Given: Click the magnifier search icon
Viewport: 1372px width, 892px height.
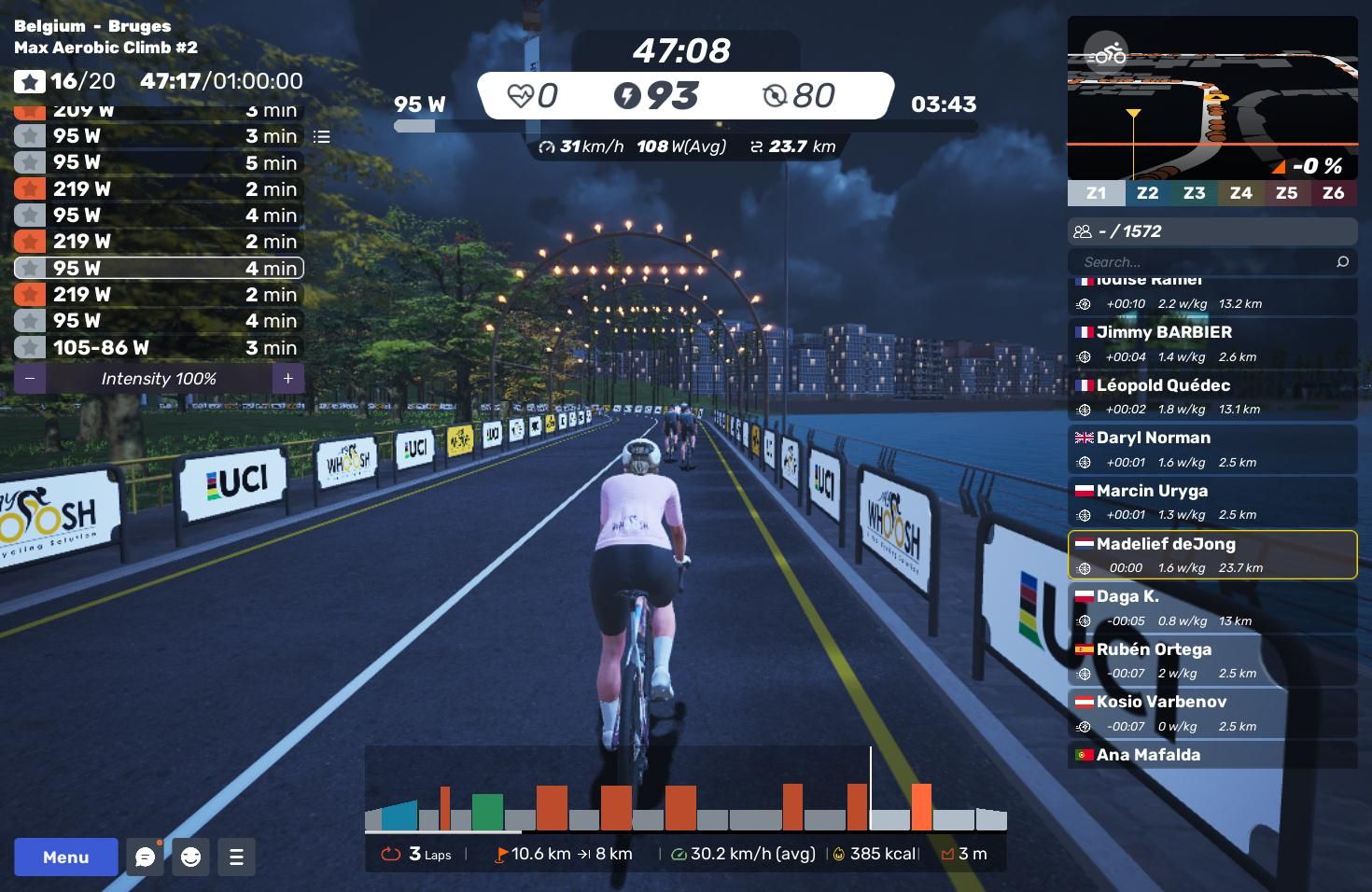Looking at the screenshot, I should 1342,262.
